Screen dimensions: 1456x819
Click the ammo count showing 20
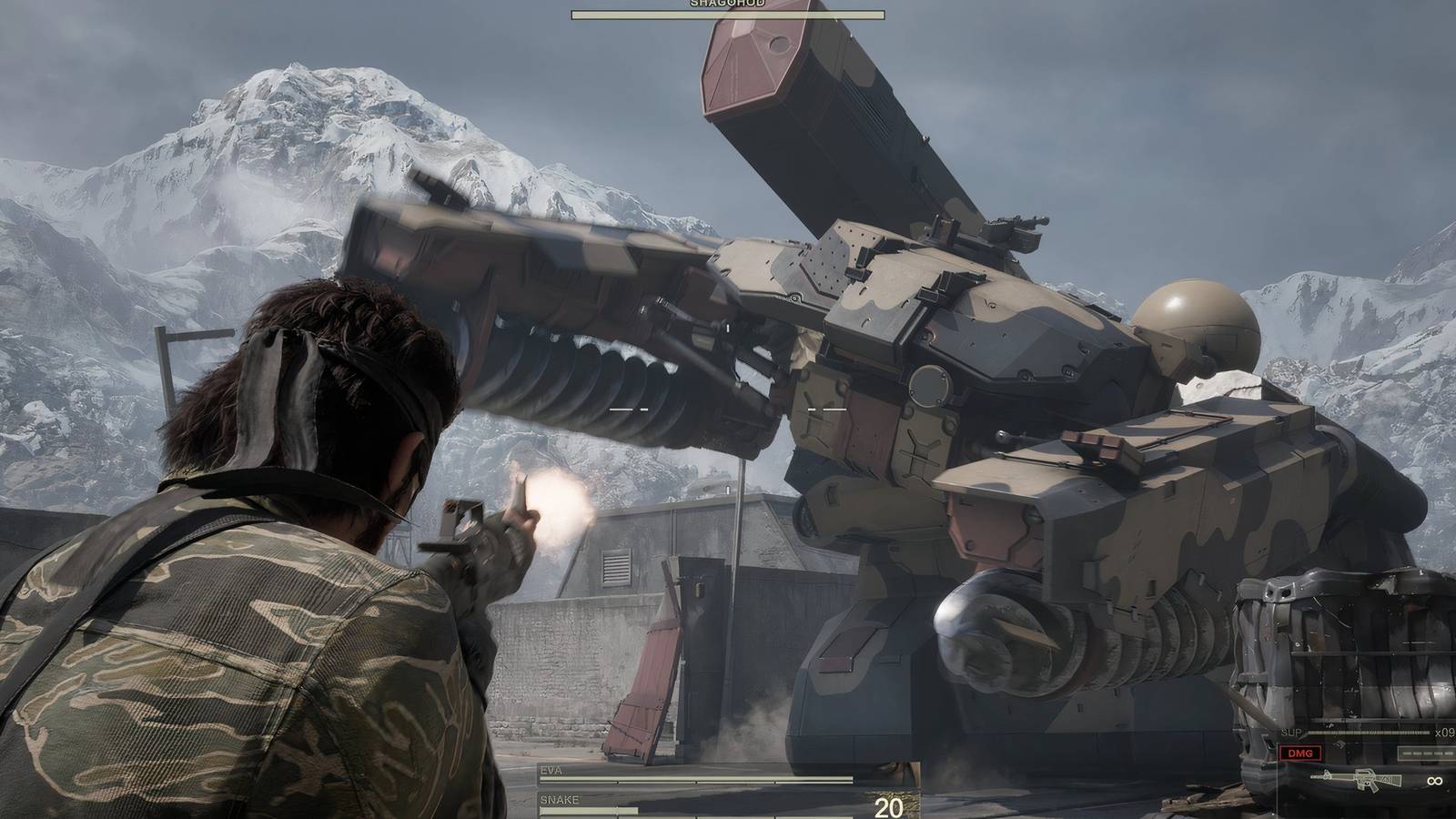[x=887, y=806]
